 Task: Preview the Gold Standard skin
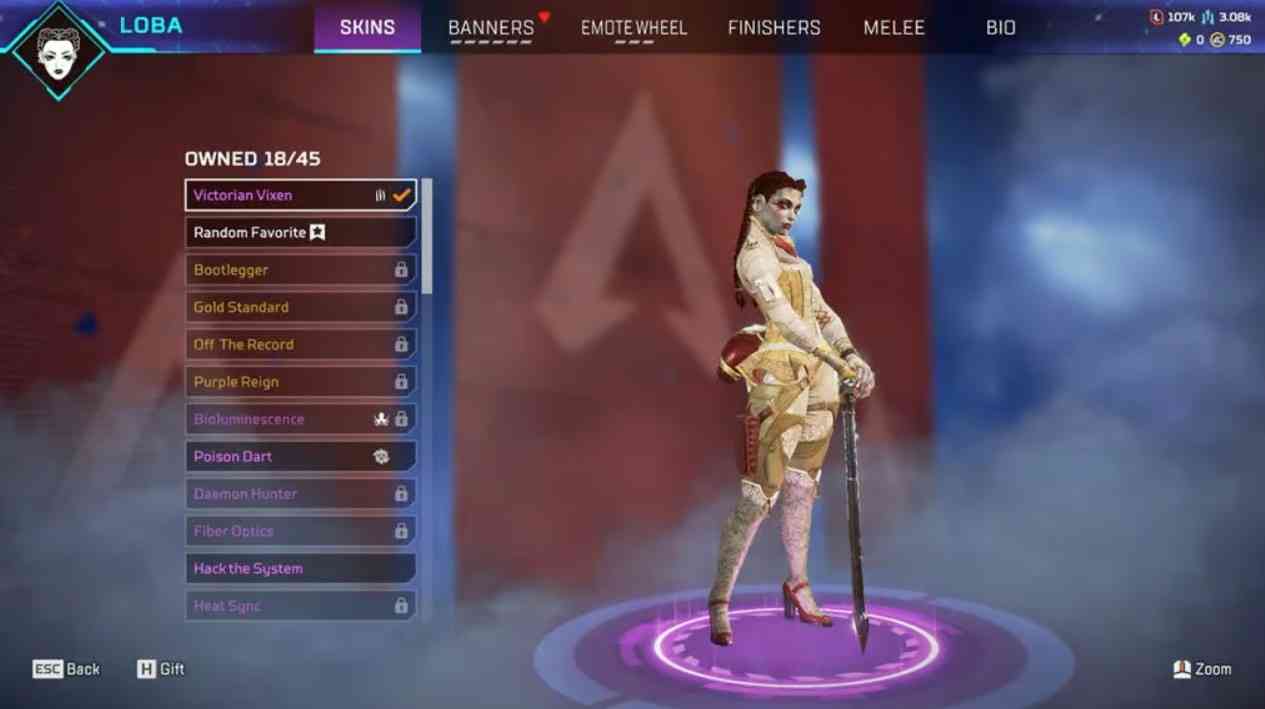click(300, 307)
